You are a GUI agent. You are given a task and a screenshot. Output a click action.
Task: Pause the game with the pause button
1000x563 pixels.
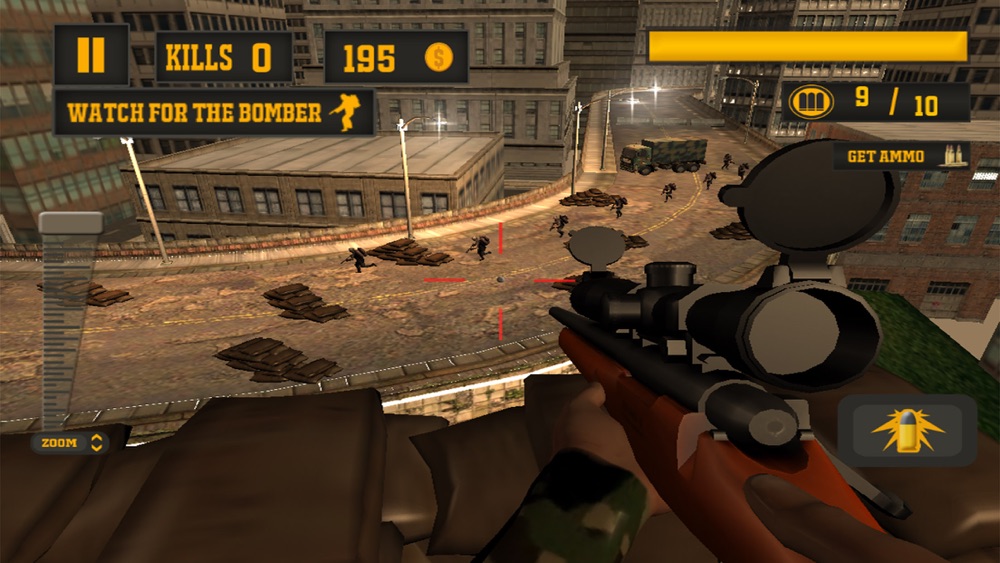90,55
